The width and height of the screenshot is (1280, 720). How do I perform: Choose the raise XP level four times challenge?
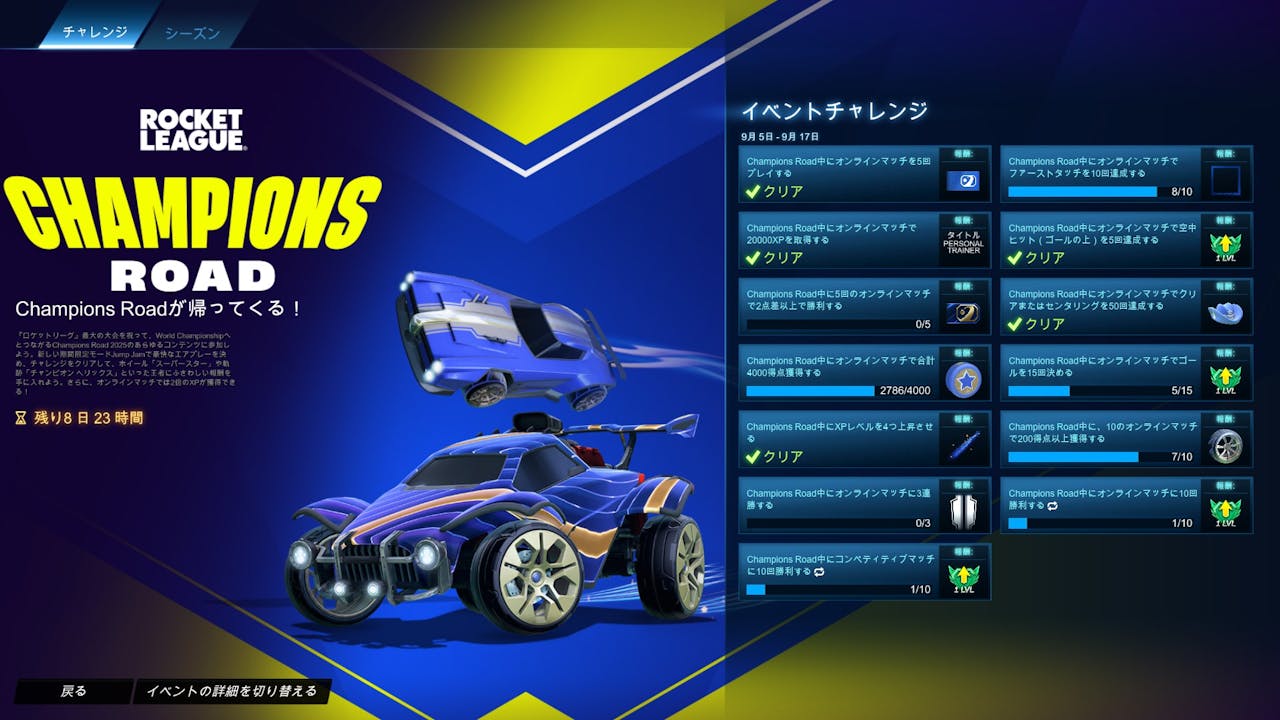tap(840, 439)
